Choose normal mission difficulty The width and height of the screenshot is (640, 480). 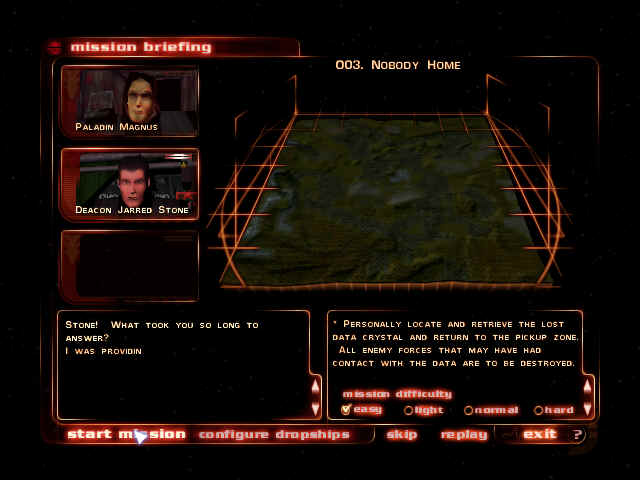(468, 410)
